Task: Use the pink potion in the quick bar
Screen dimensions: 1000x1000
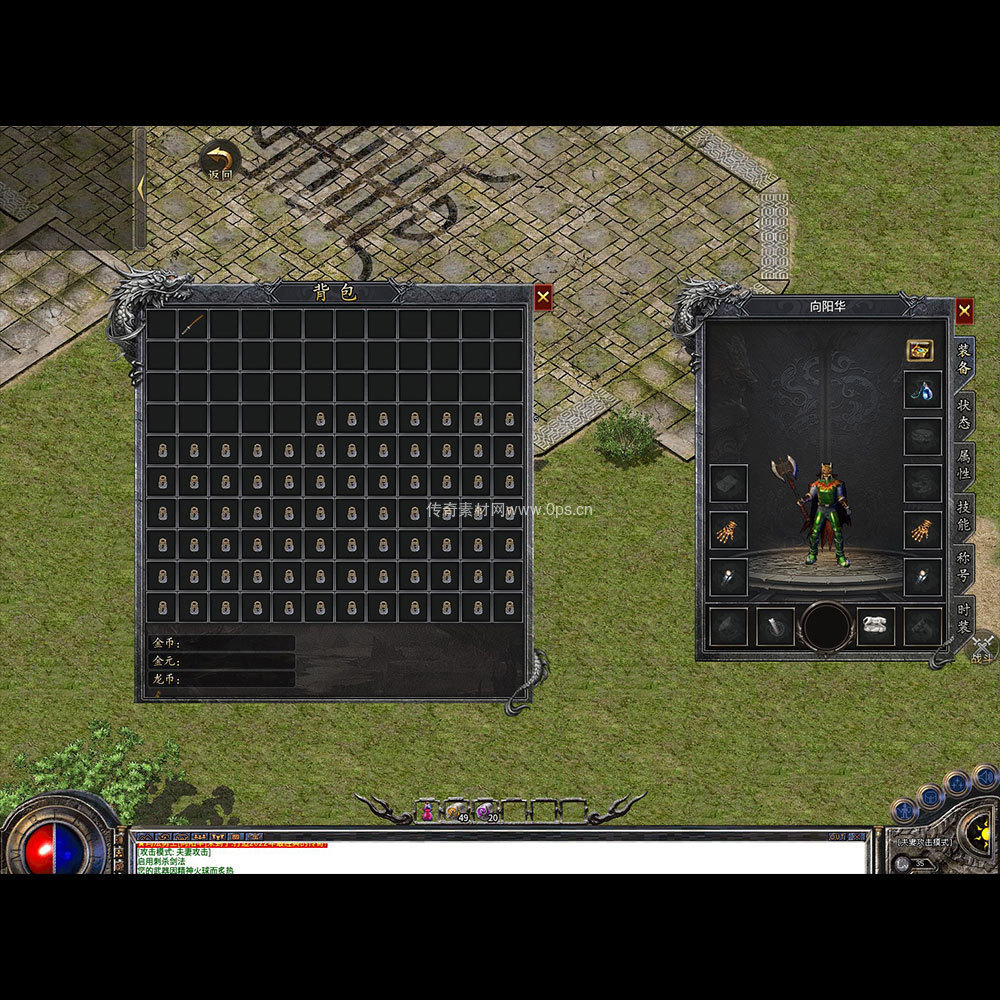Action: 428,811
